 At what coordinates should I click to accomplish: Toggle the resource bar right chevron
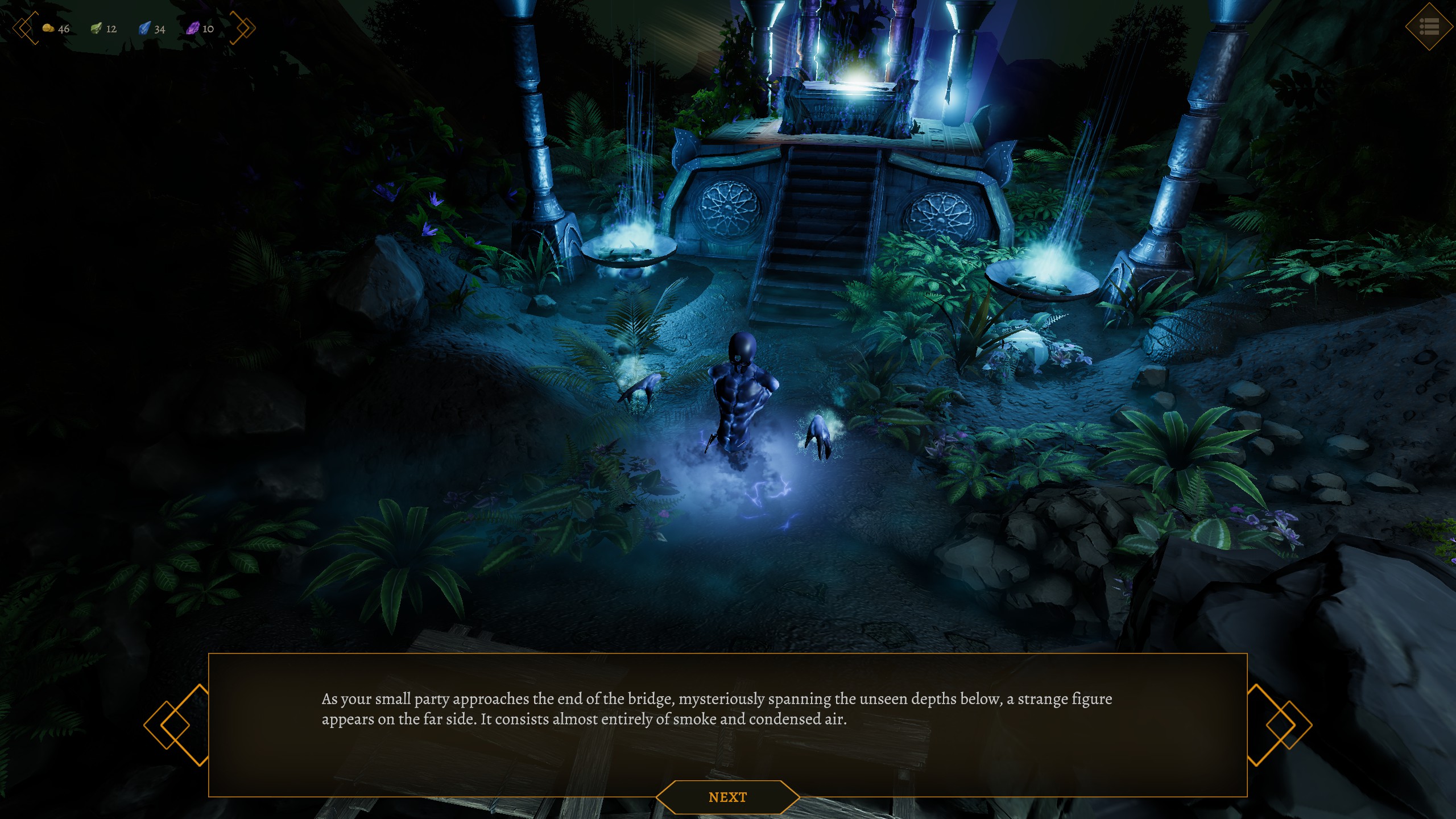[244, 28]
